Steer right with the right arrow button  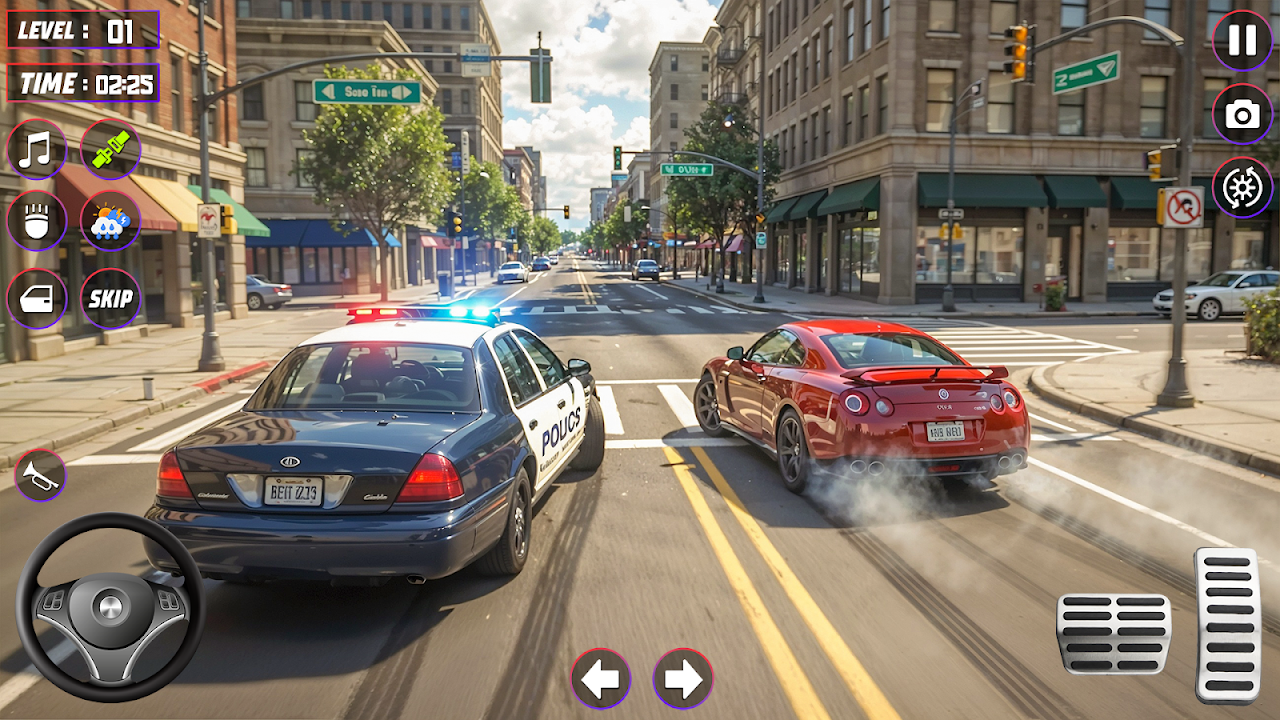point(683,679)
